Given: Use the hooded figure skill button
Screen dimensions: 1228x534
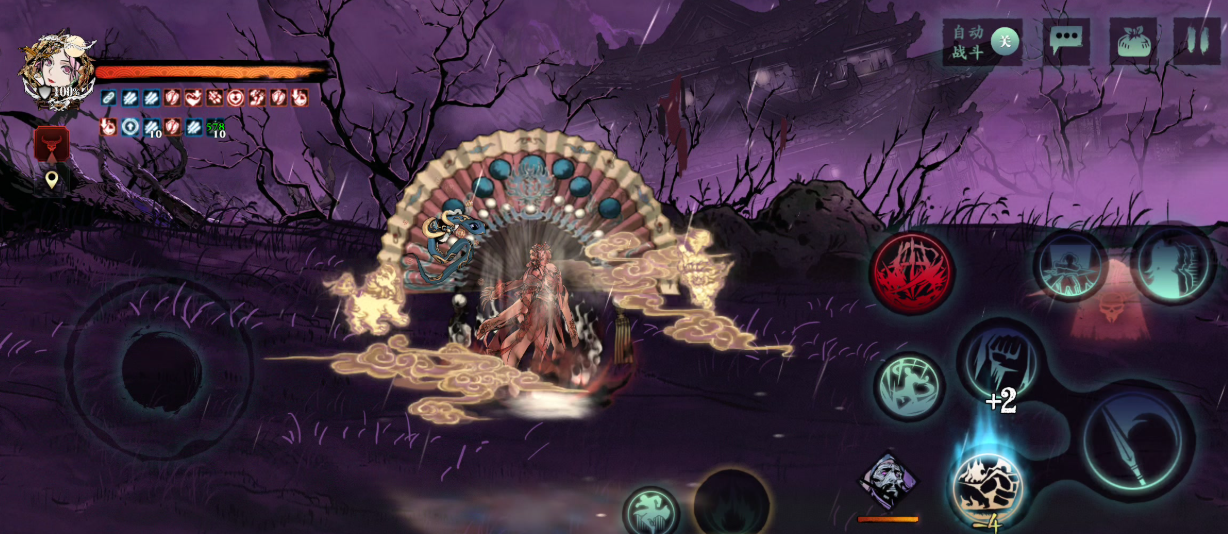Looking at the screenshot, I should point(1070,265).
